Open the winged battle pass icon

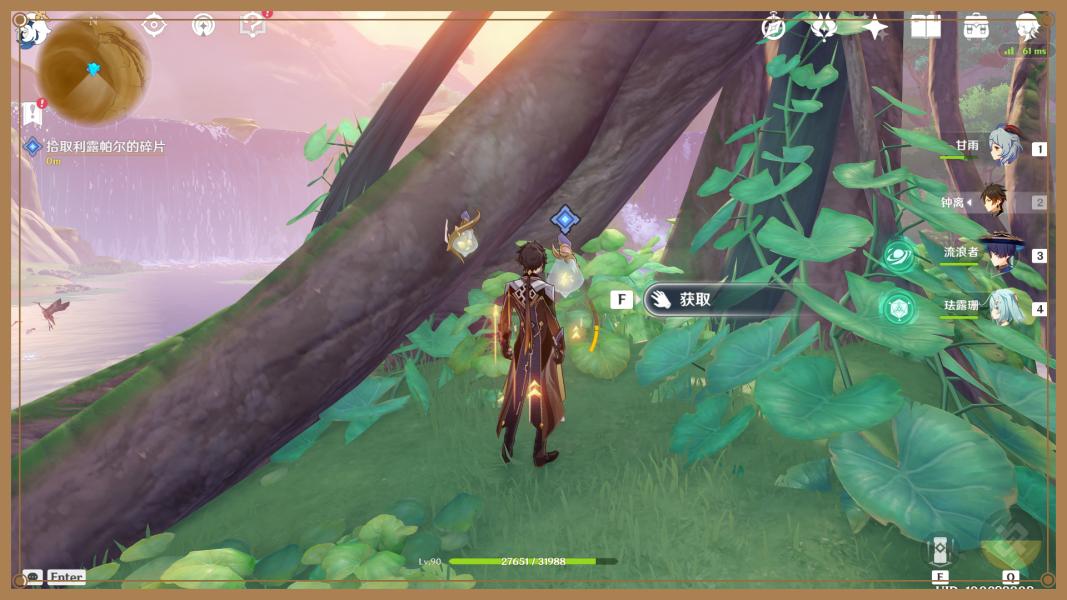pos(823,27)
